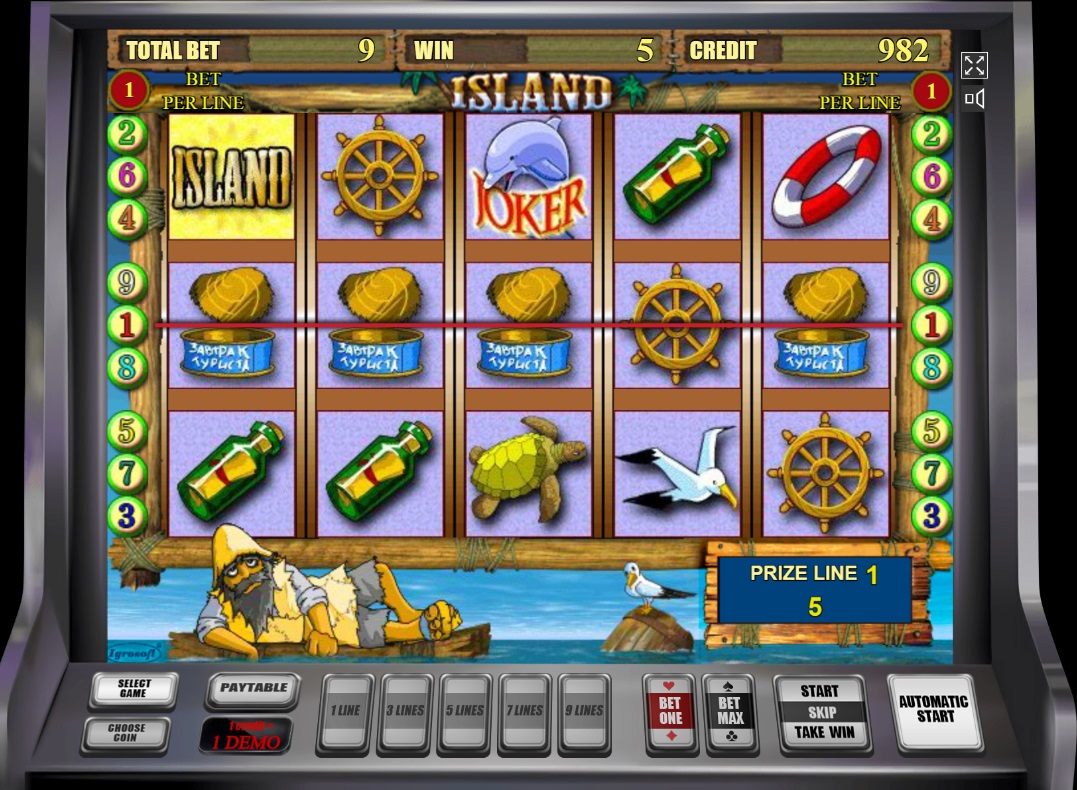
Task: Play all 9 Lines
Action: [x=585, y=712]
